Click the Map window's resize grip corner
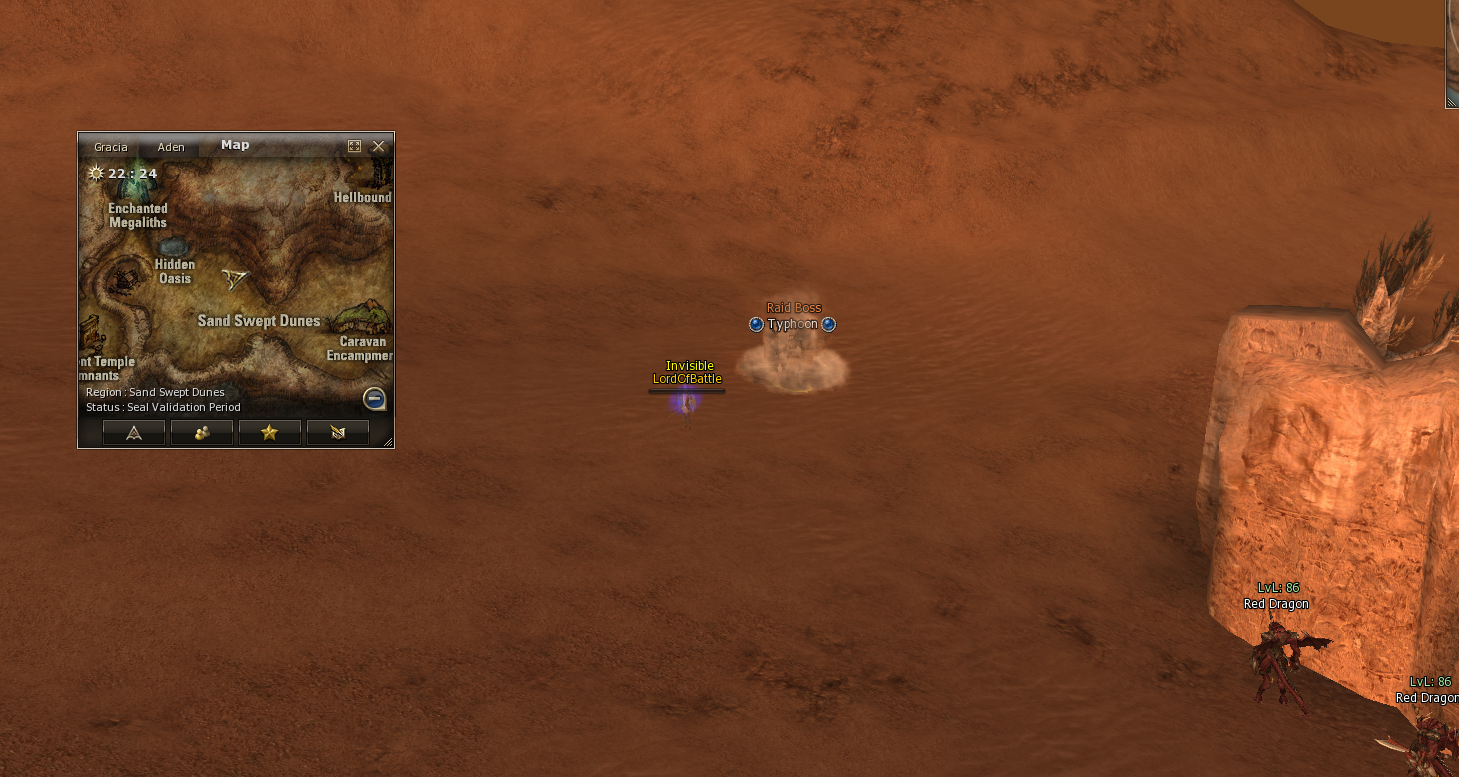Image resolution: width=1459 pixels, height=777 pixels. tap(388, 441)
